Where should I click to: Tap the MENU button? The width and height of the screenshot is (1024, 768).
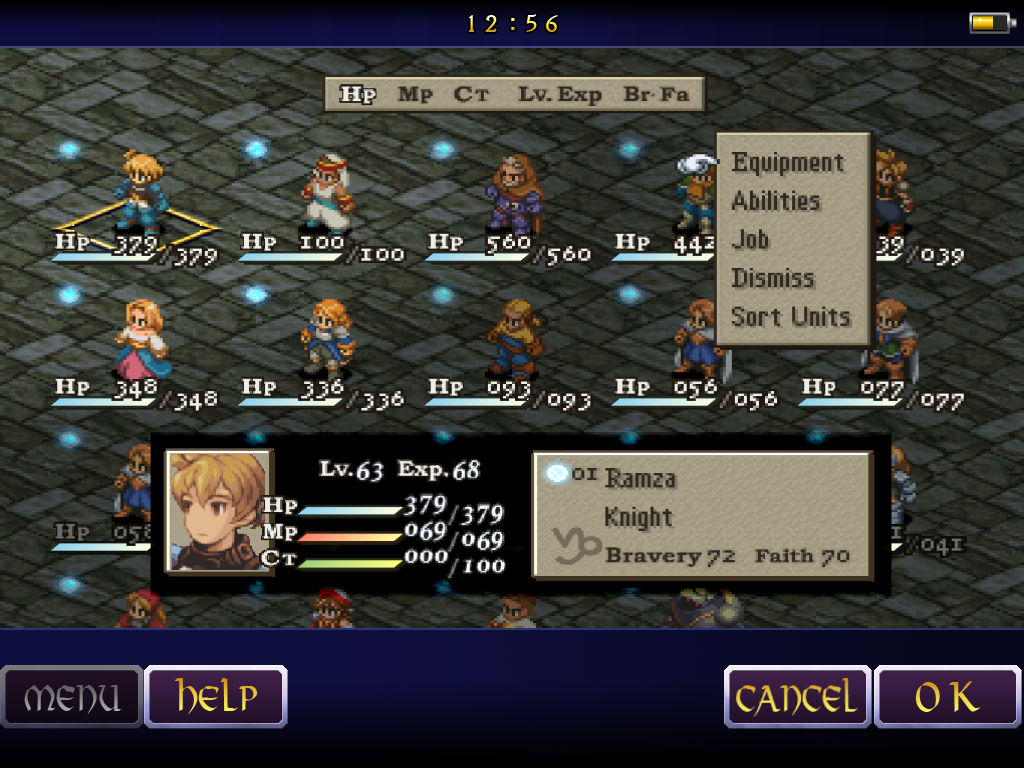pos(72,697)
